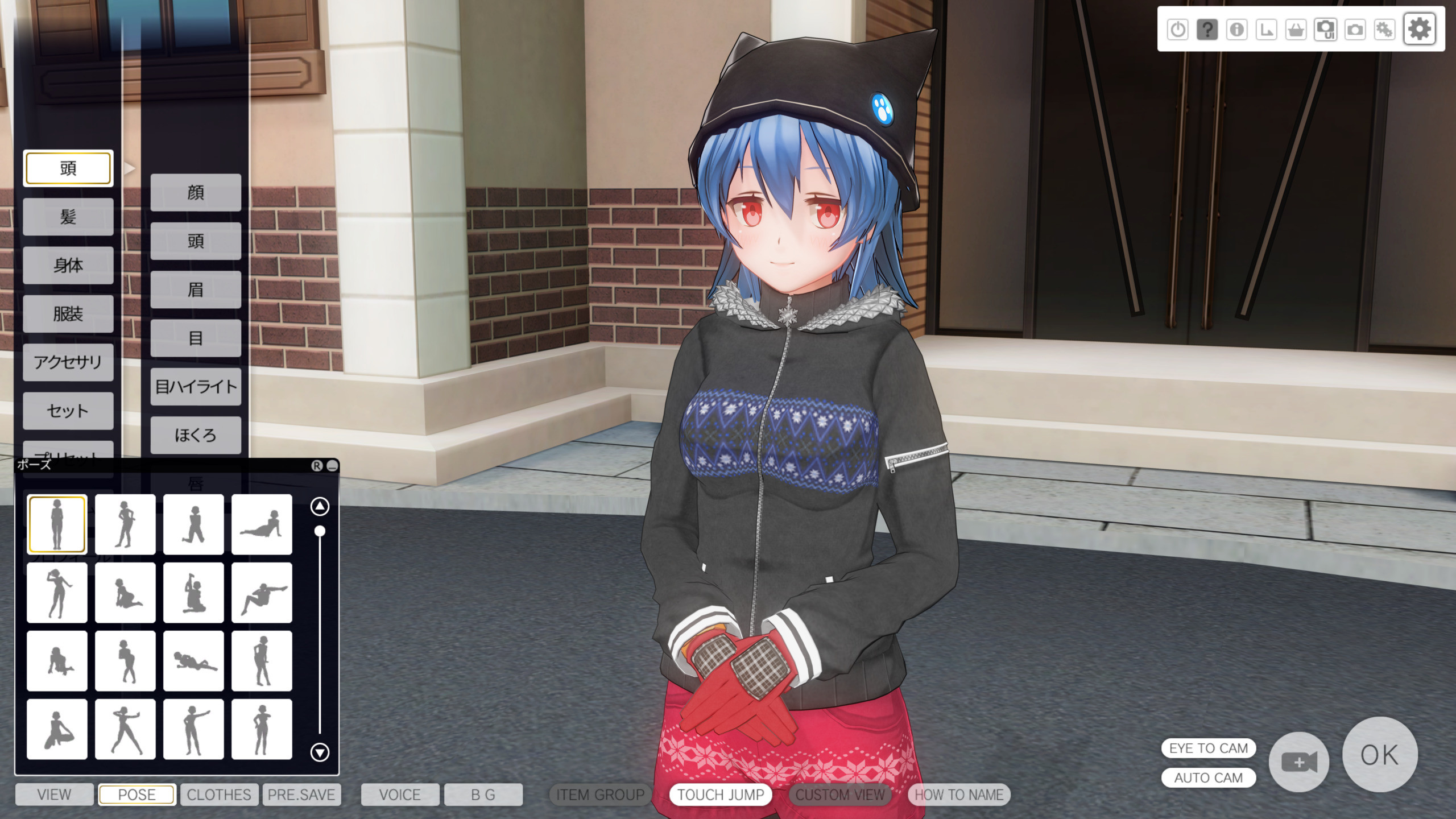This screenshot has height=819, width=1456.
Task: Click the power icon to quit
Action: pos(1177,29)
